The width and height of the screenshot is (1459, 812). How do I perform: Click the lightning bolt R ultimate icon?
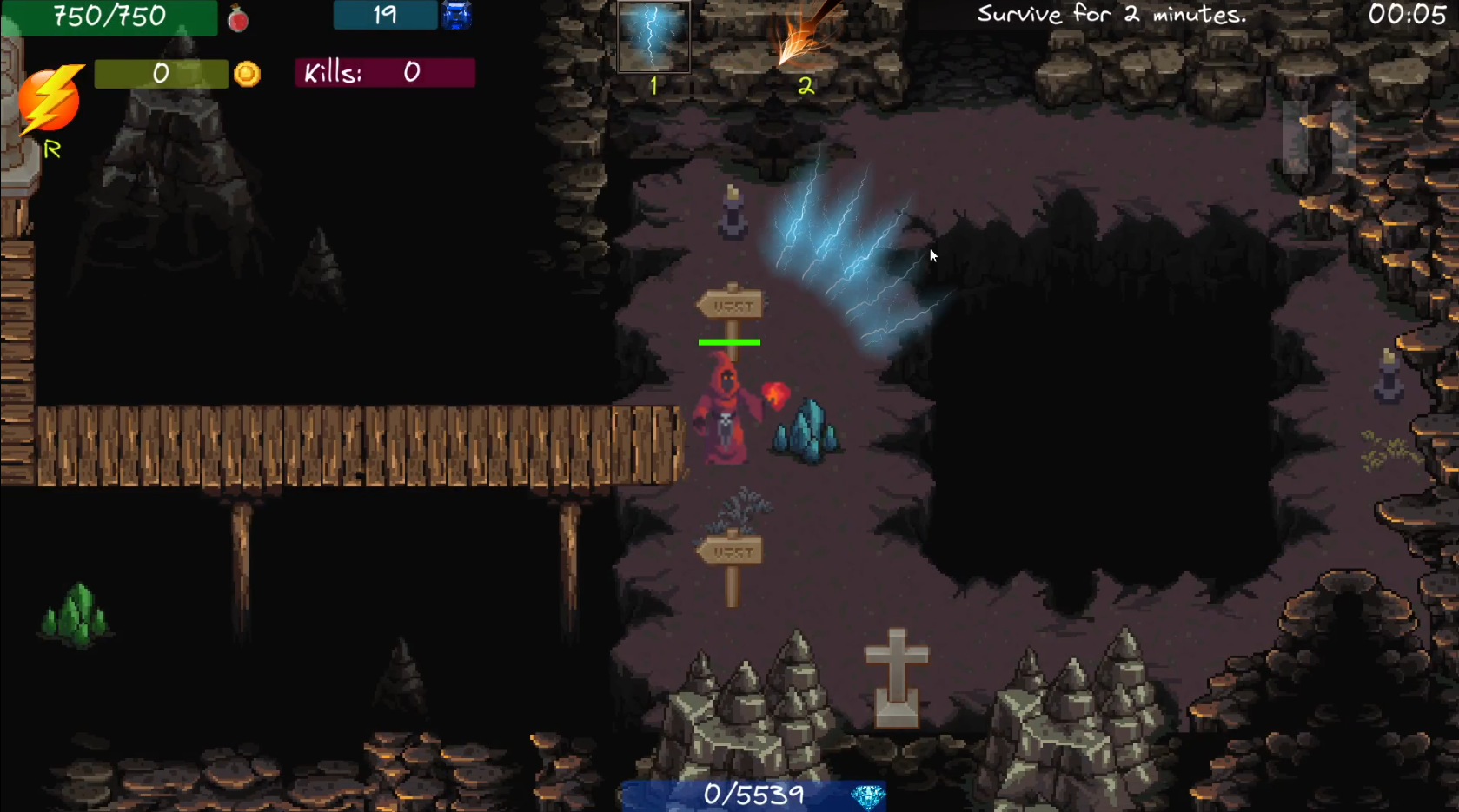point(50,100)
